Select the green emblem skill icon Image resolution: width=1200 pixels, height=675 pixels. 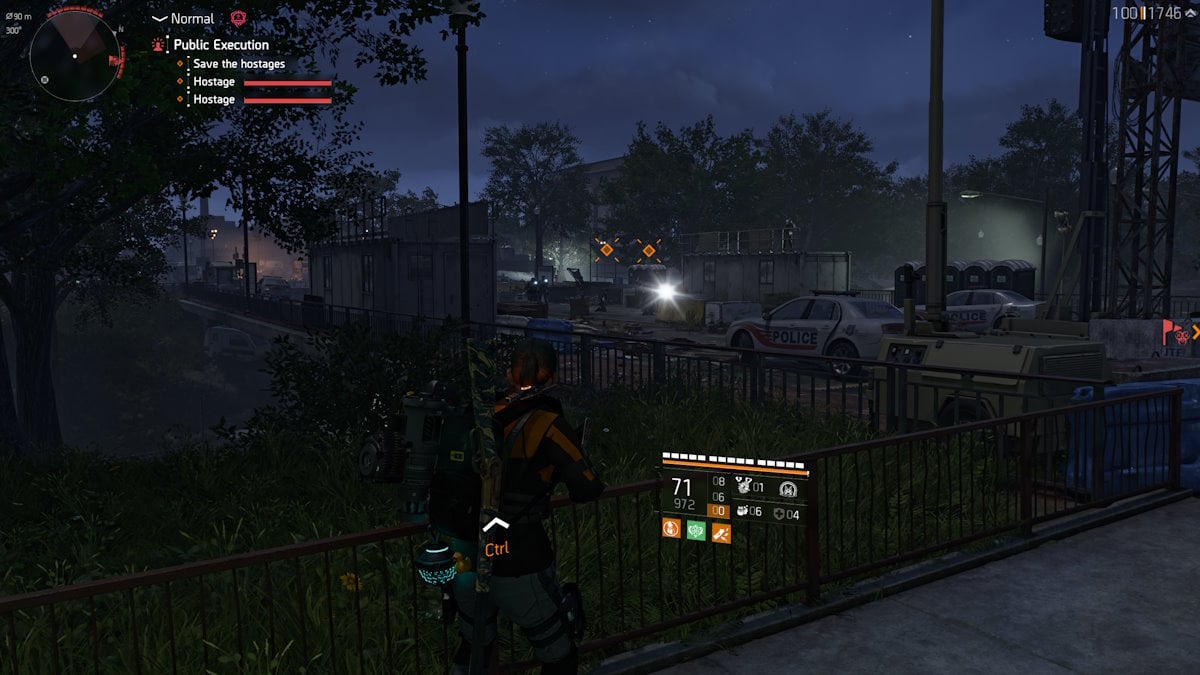click(x=696, y=531)
